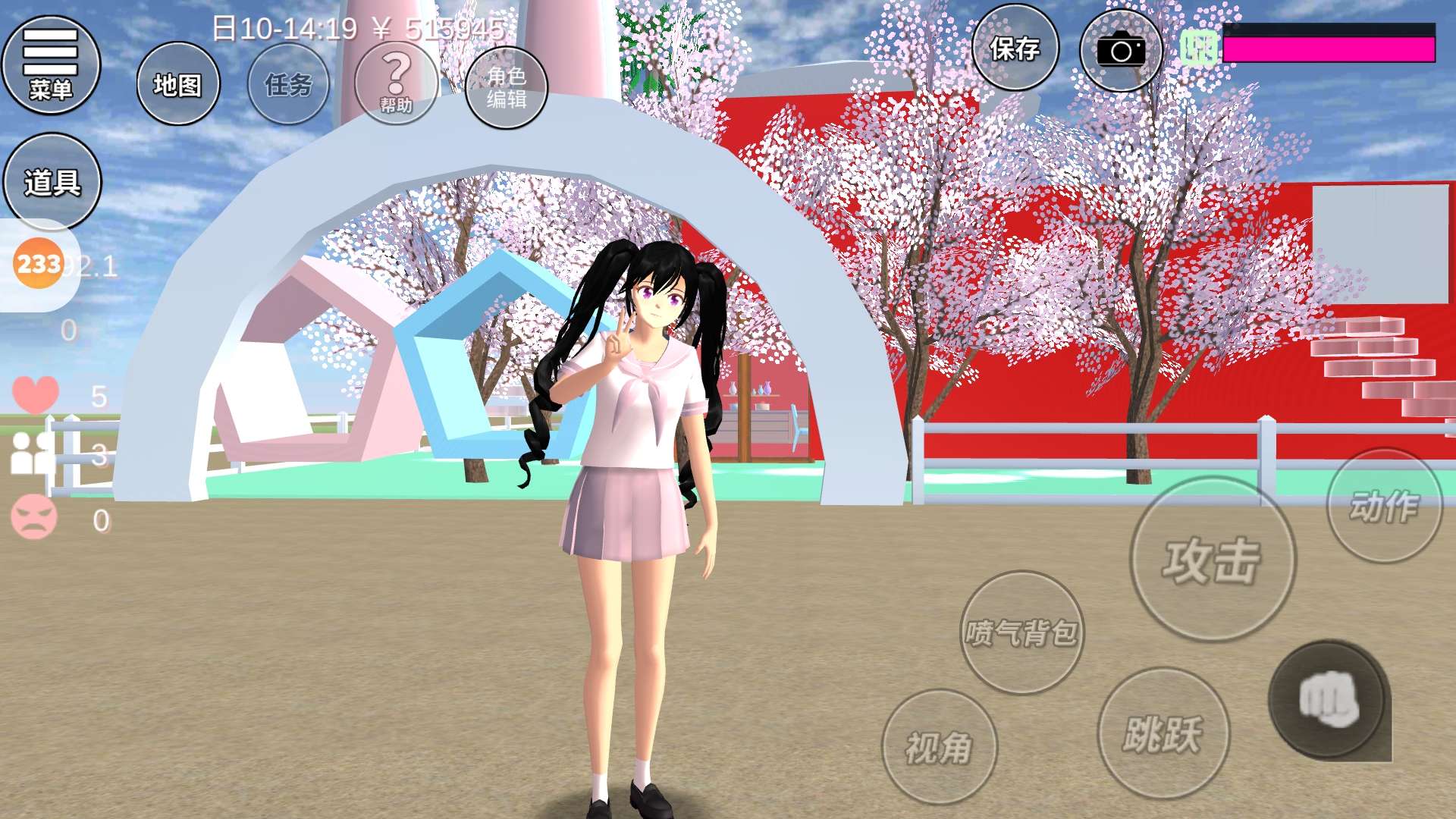Open the 动作 actions button
This screenshot has height=819, width=1456.
click(1384, 506)
